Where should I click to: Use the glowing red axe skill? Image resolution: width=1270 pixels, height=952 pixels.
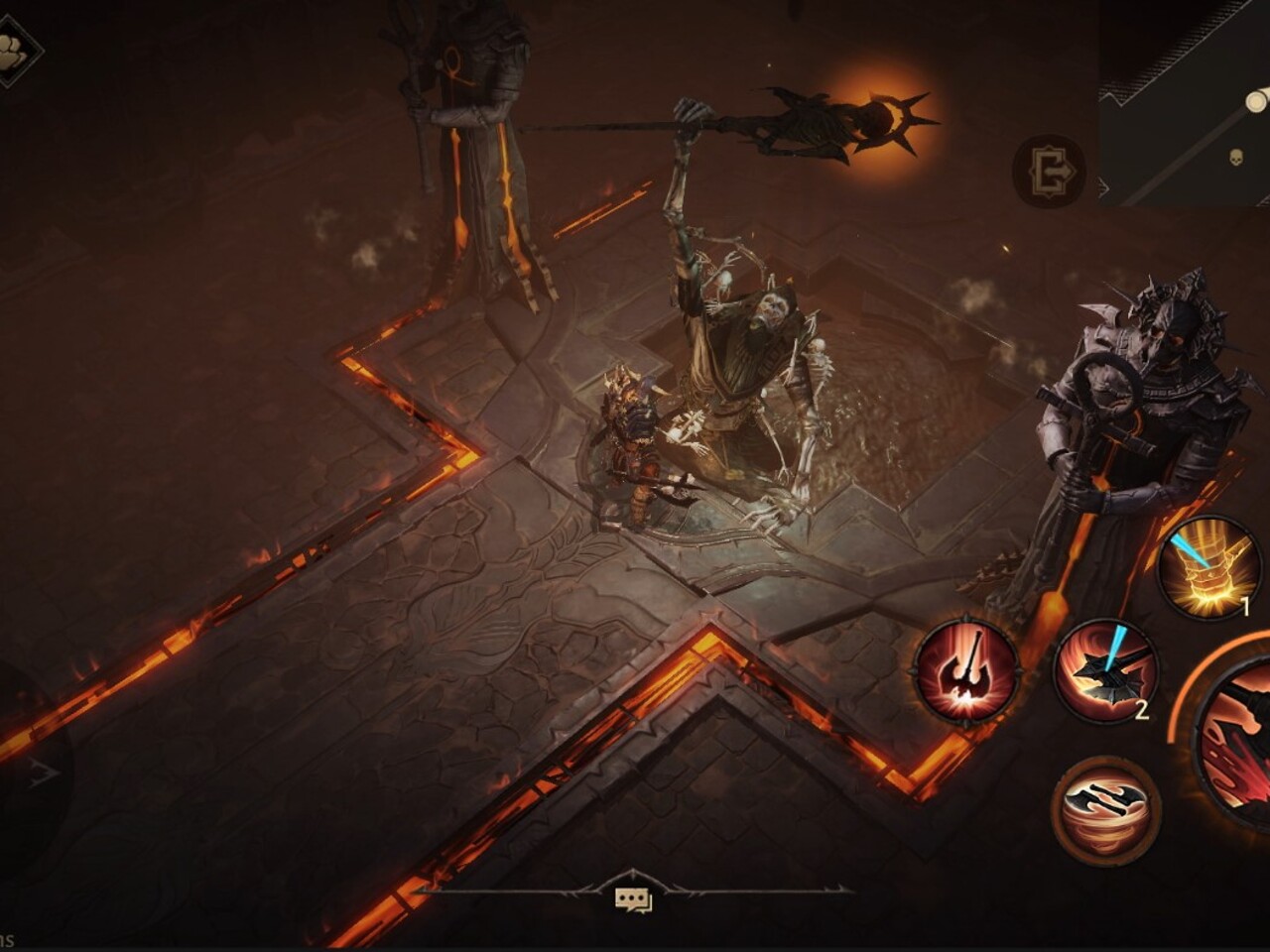(x=965, y=670)
